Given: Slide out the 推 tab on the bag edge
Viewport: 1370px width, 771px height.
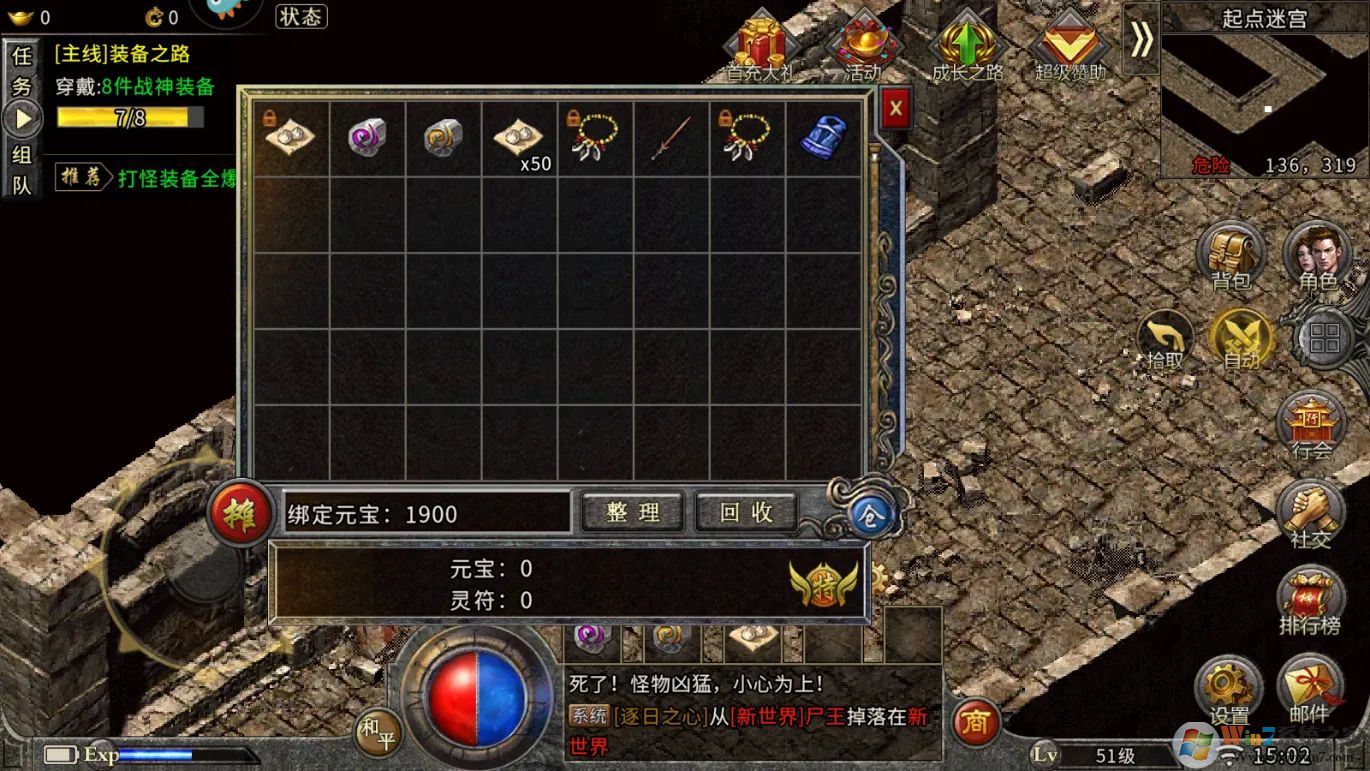Looking at the screenshot, I should 238,512.
